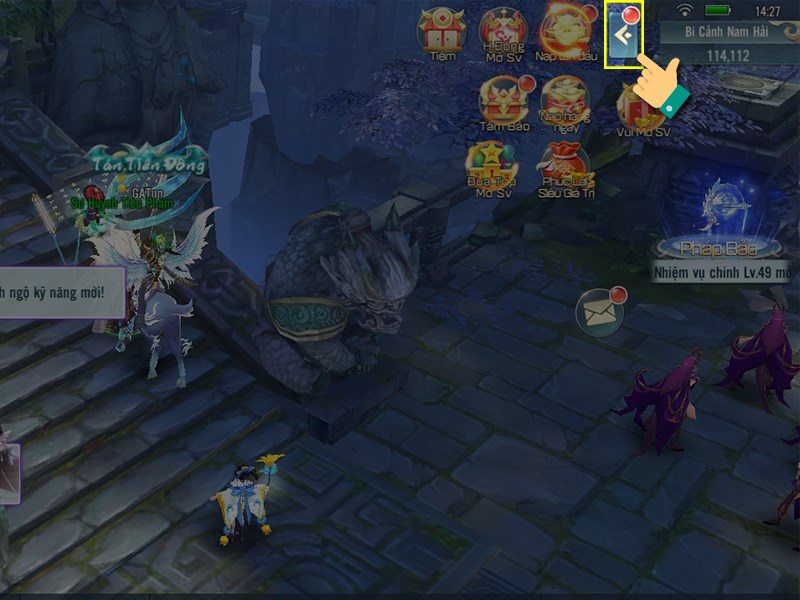Open the Vui Mở SV event
Viewport: 800px width, 600px height.
(x=643, y=108)
